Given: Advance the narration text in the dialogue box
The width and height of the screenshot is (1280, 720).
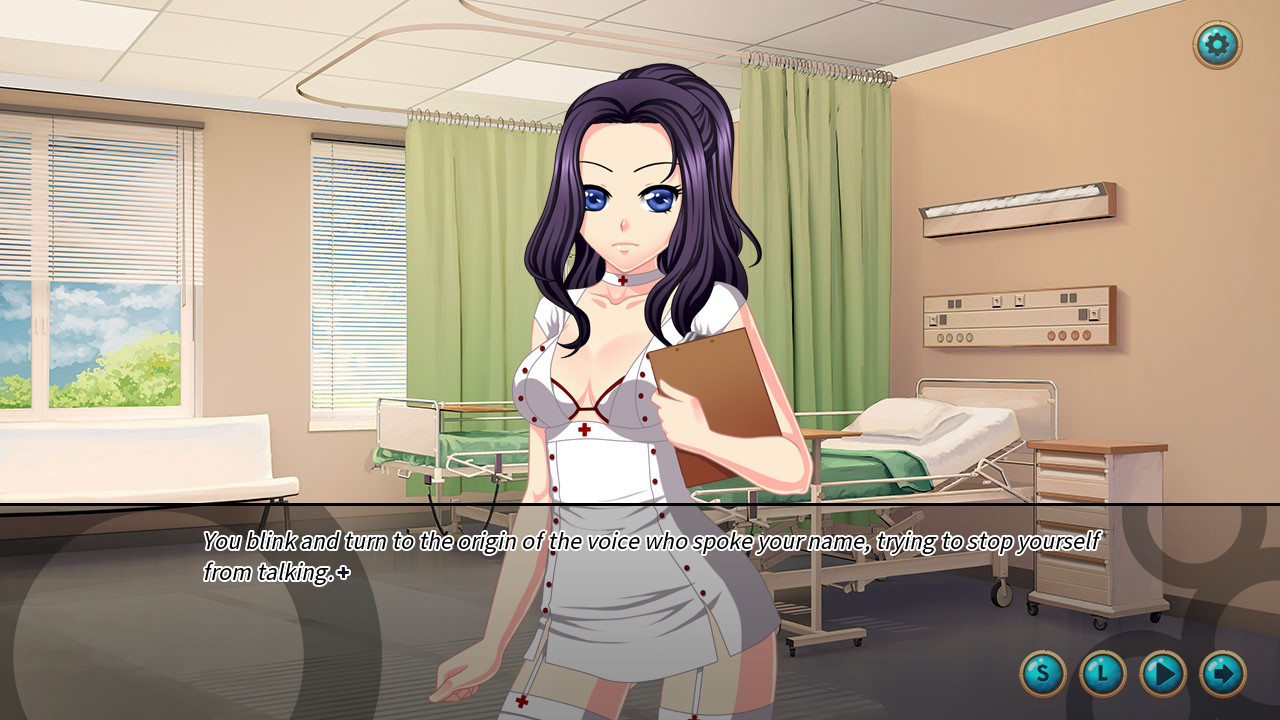Looking at the screenshot, I should (x=650, y=557).
